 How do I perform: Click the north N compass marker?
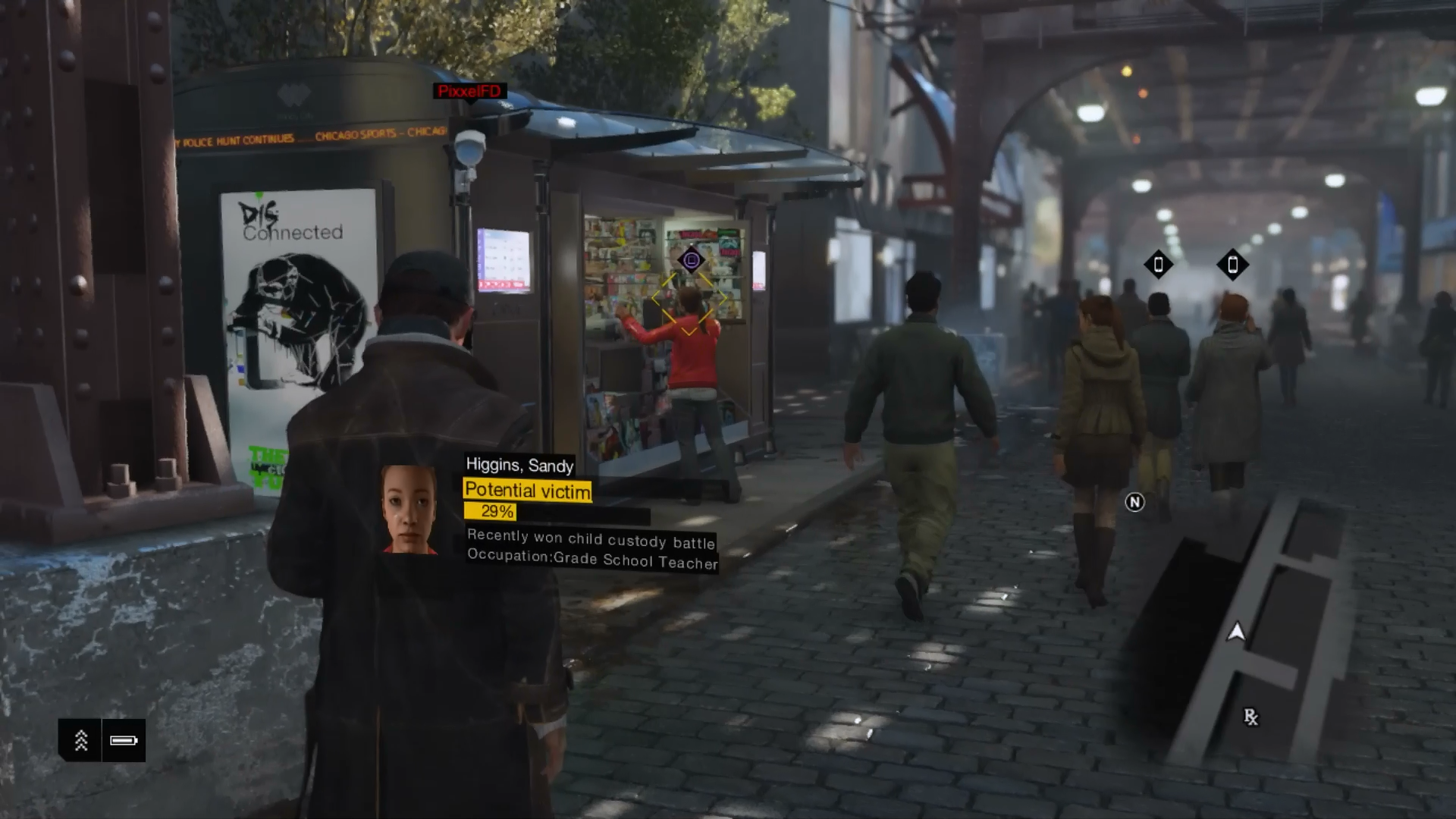point(1134,502)
